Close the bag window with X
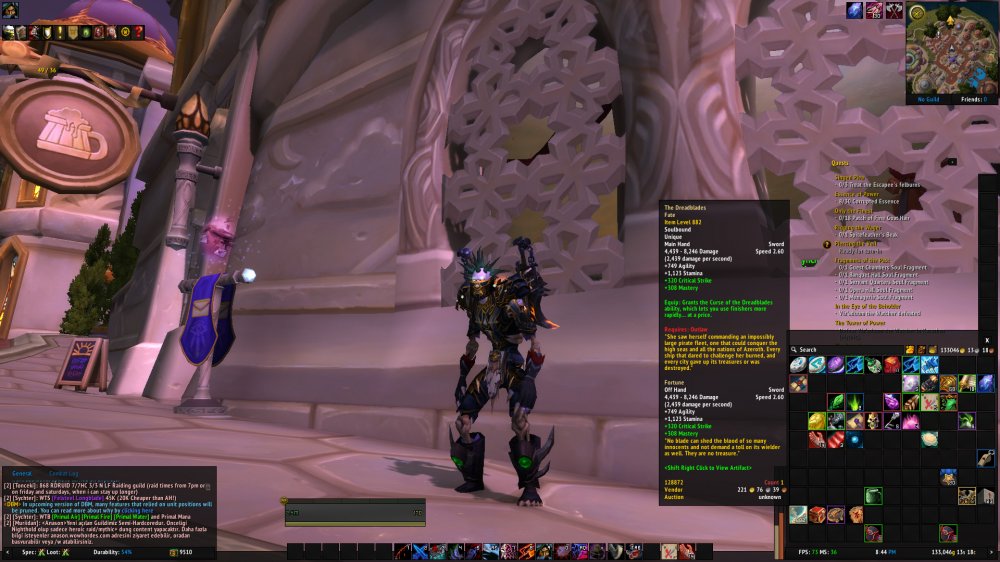 (x=987, y=340)
